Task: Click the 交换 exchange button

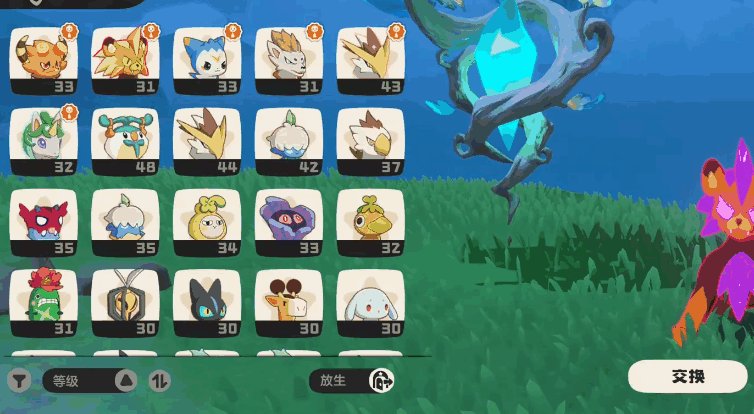Action: click(x=687, y=377)
